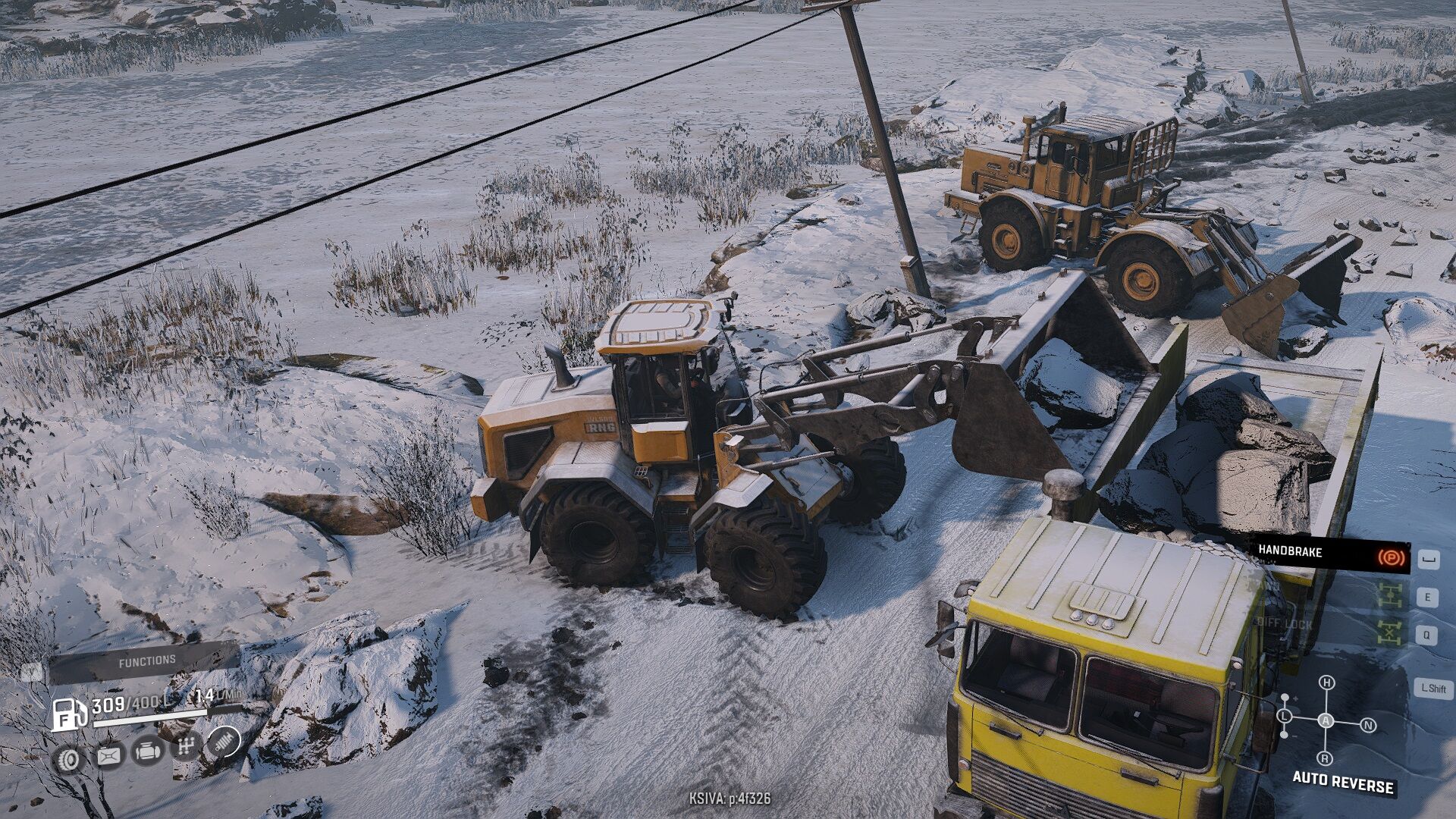Image resolution: width=1456 pixels, height=819 pixels.
Task: Check the fuel tank damage icon
Action: [108, 755]
